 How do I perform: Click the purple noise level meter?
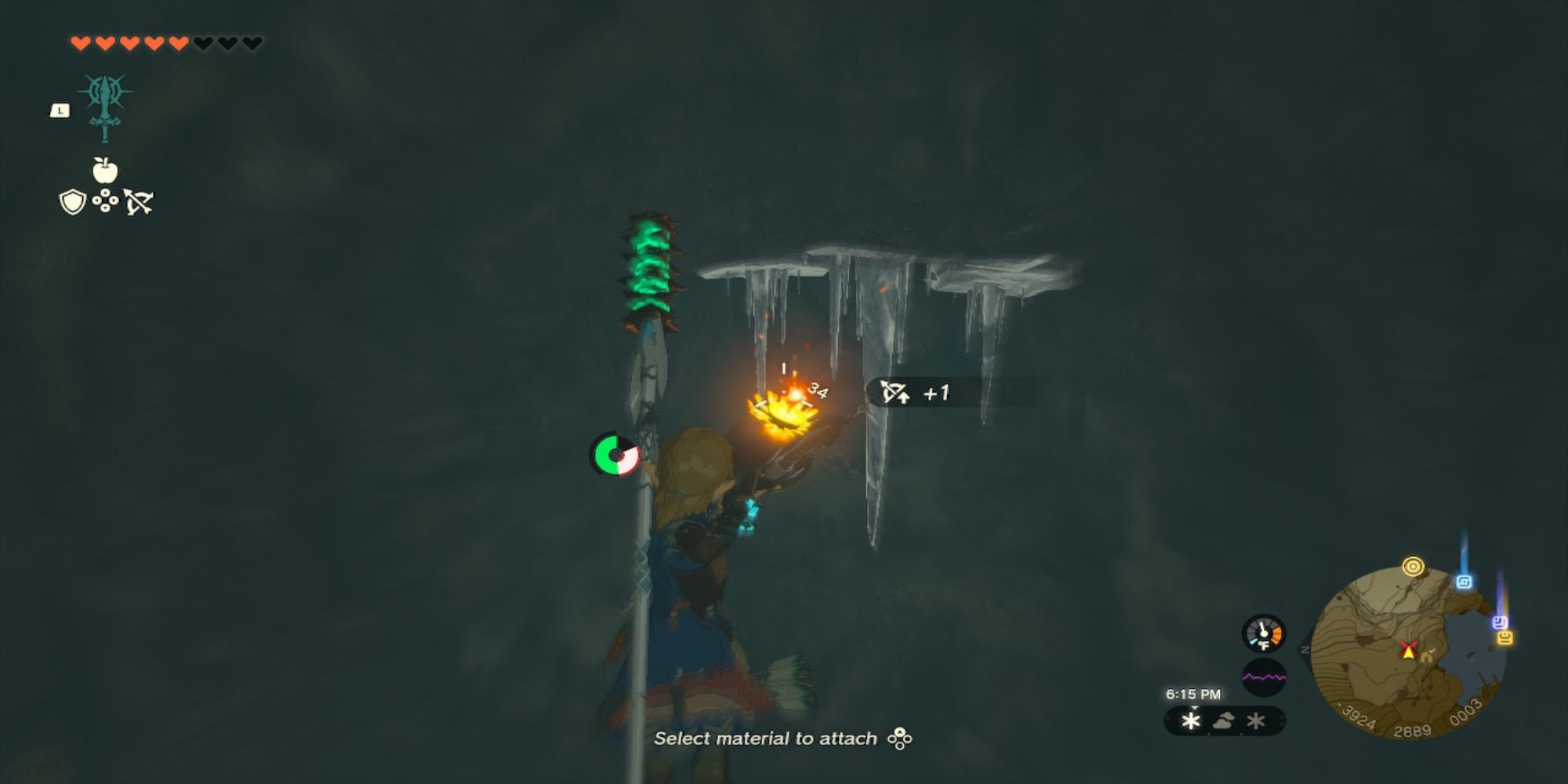(x=1265, y=677)
